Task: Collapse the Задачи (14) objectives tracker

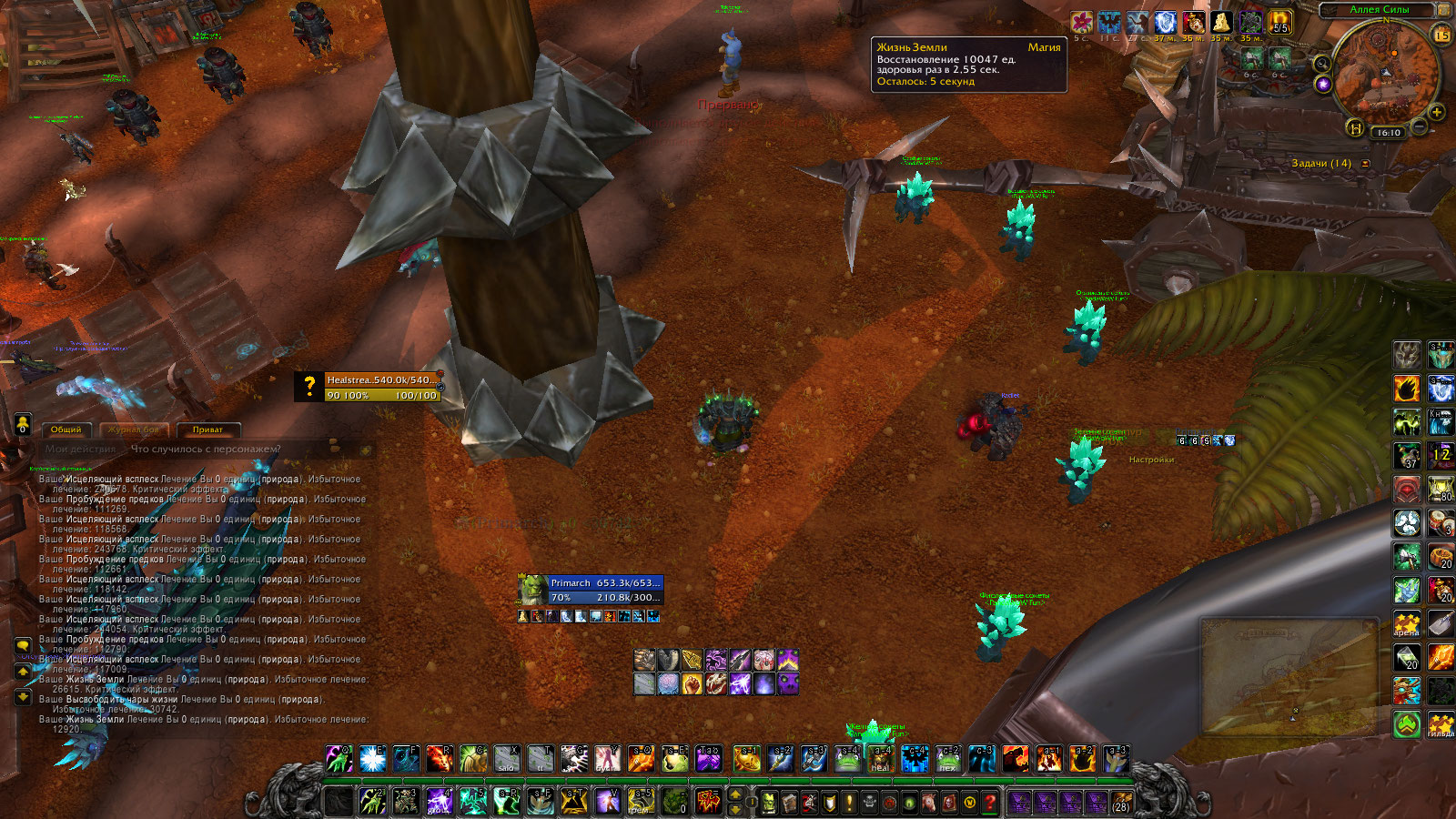Action: point(1365,164)
